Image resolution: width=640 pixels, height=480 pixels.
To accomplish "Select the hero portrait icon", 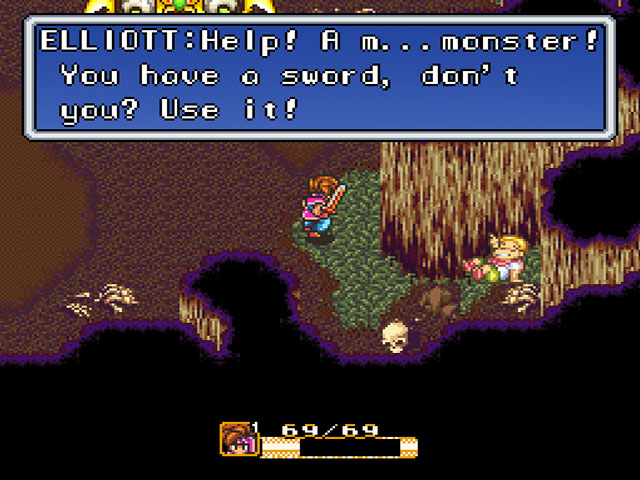I will pyautogui.click(x=236, y=439).
